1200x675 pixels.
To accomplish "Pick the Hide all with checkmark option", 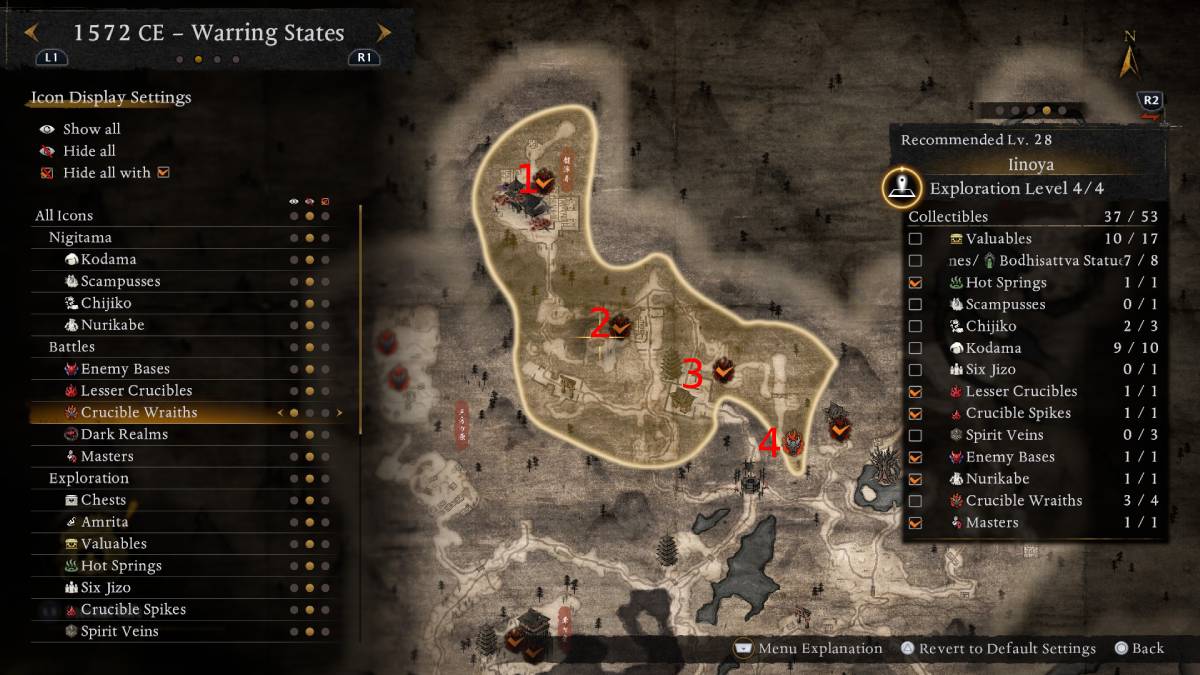I will 106,173.
